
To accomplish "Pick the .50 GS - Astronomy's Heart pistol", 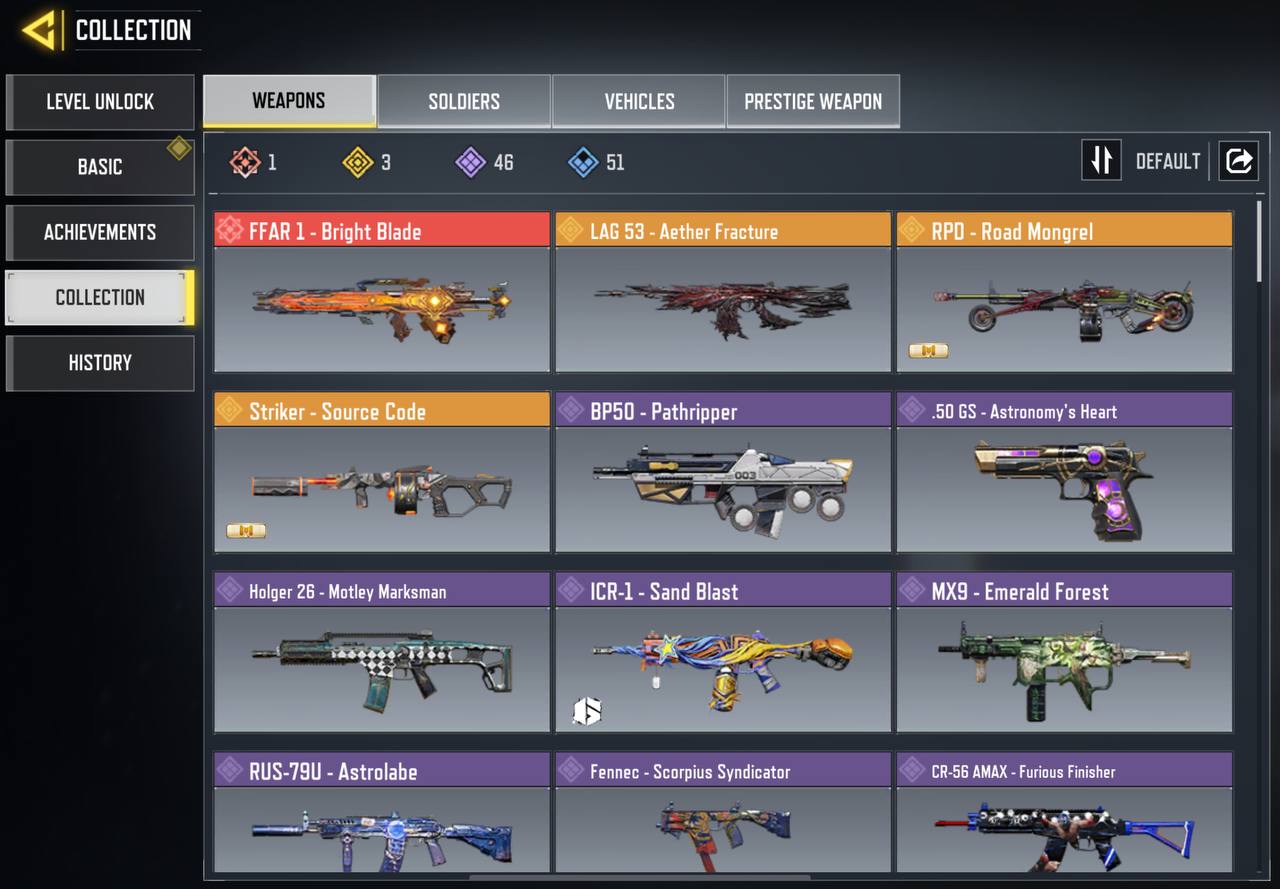I will click(x=1064, y=472).
